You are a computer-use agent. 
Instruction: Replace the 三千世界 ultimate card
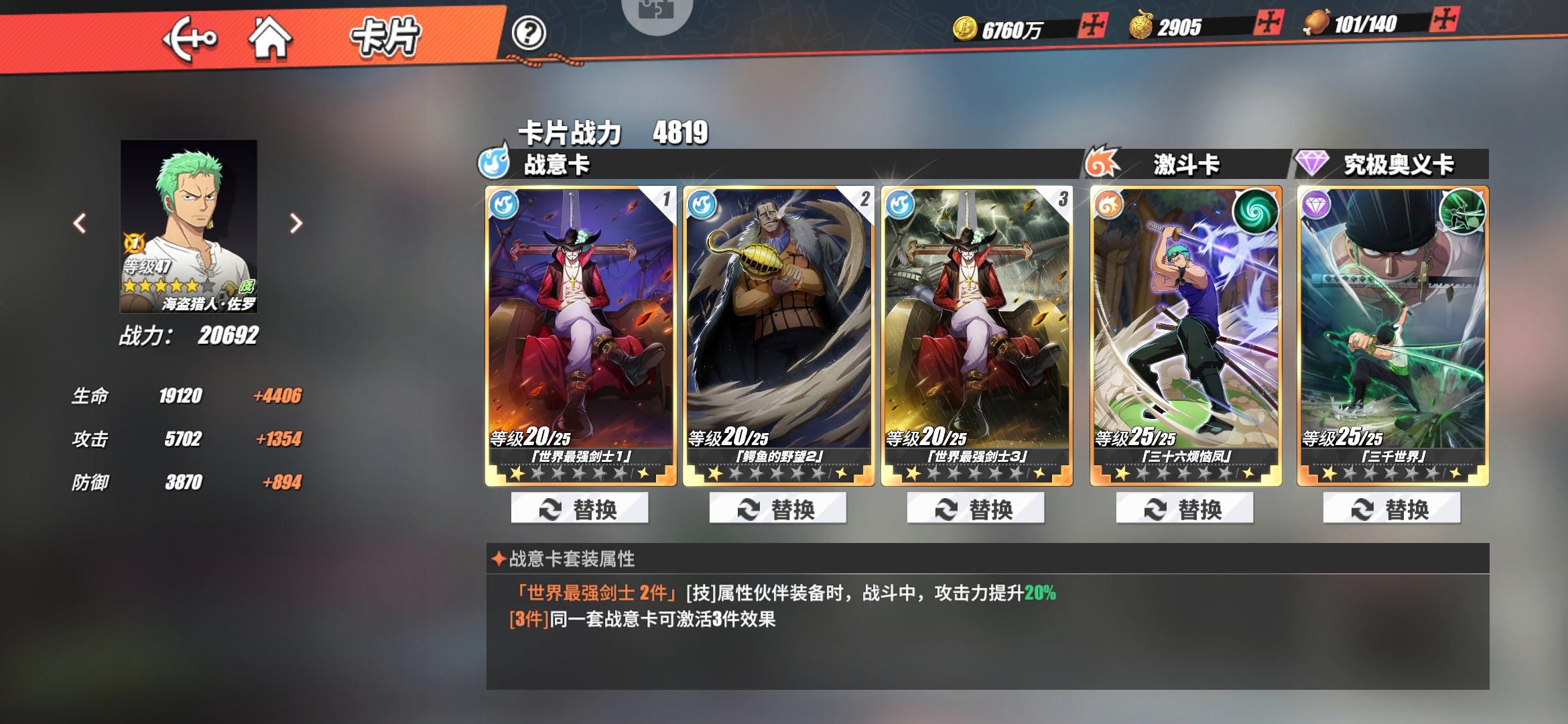tap(1390, 508)
